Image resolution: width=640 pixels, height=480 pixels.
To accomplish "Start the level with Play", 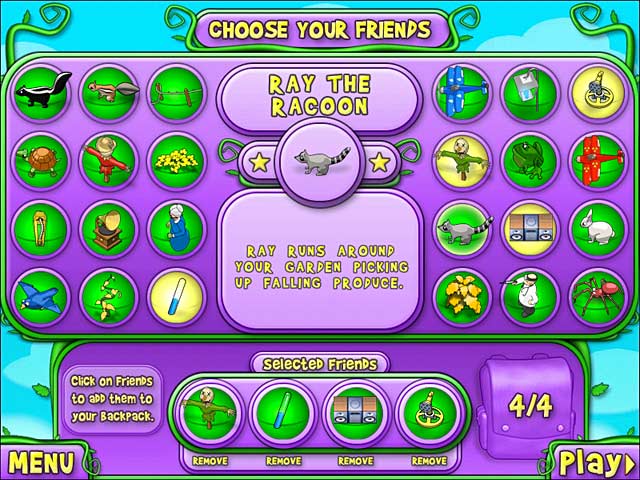I will tap(594, 462).
